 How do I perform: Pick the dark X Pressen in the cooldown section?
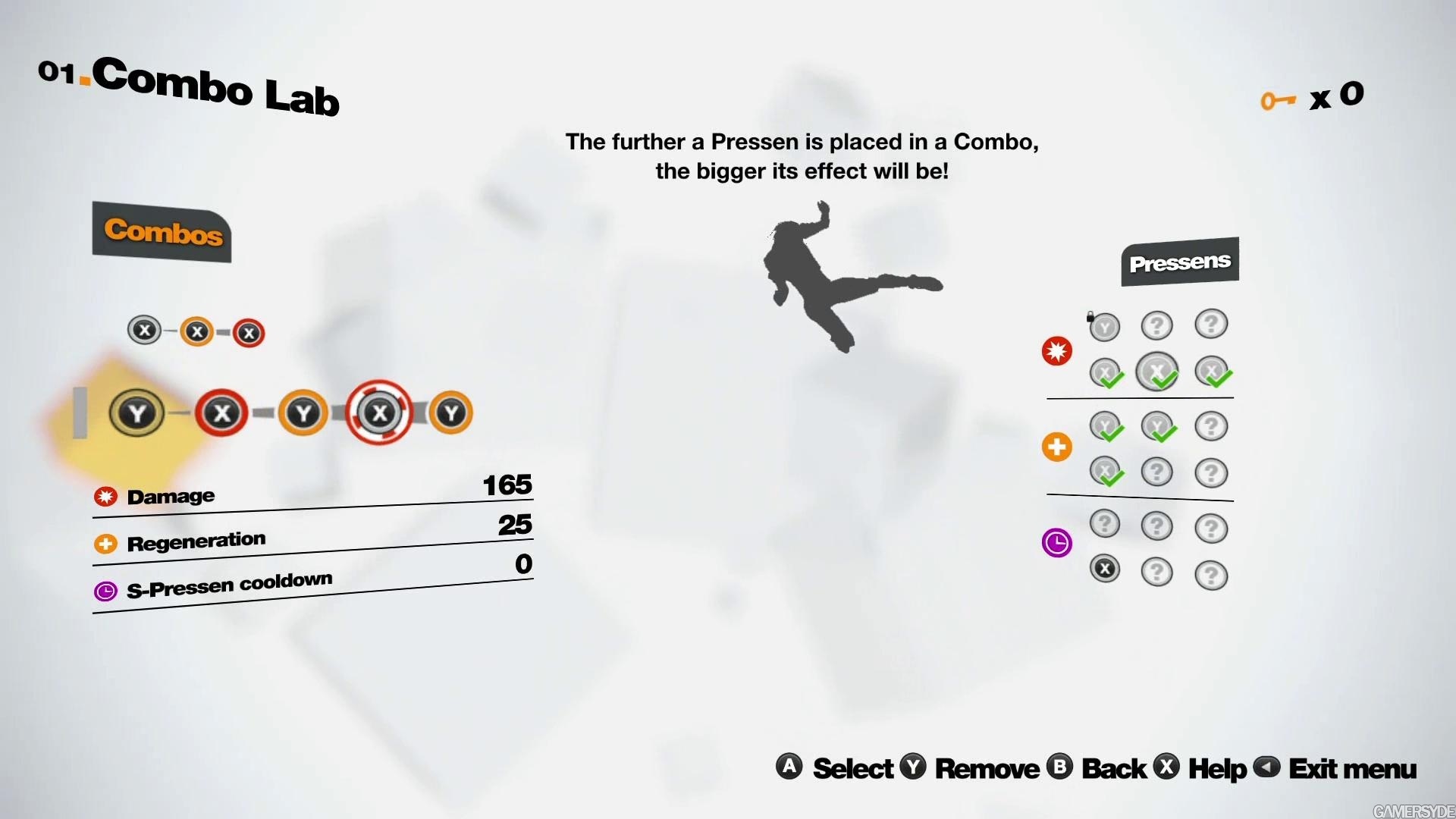tap(1104, 568)
